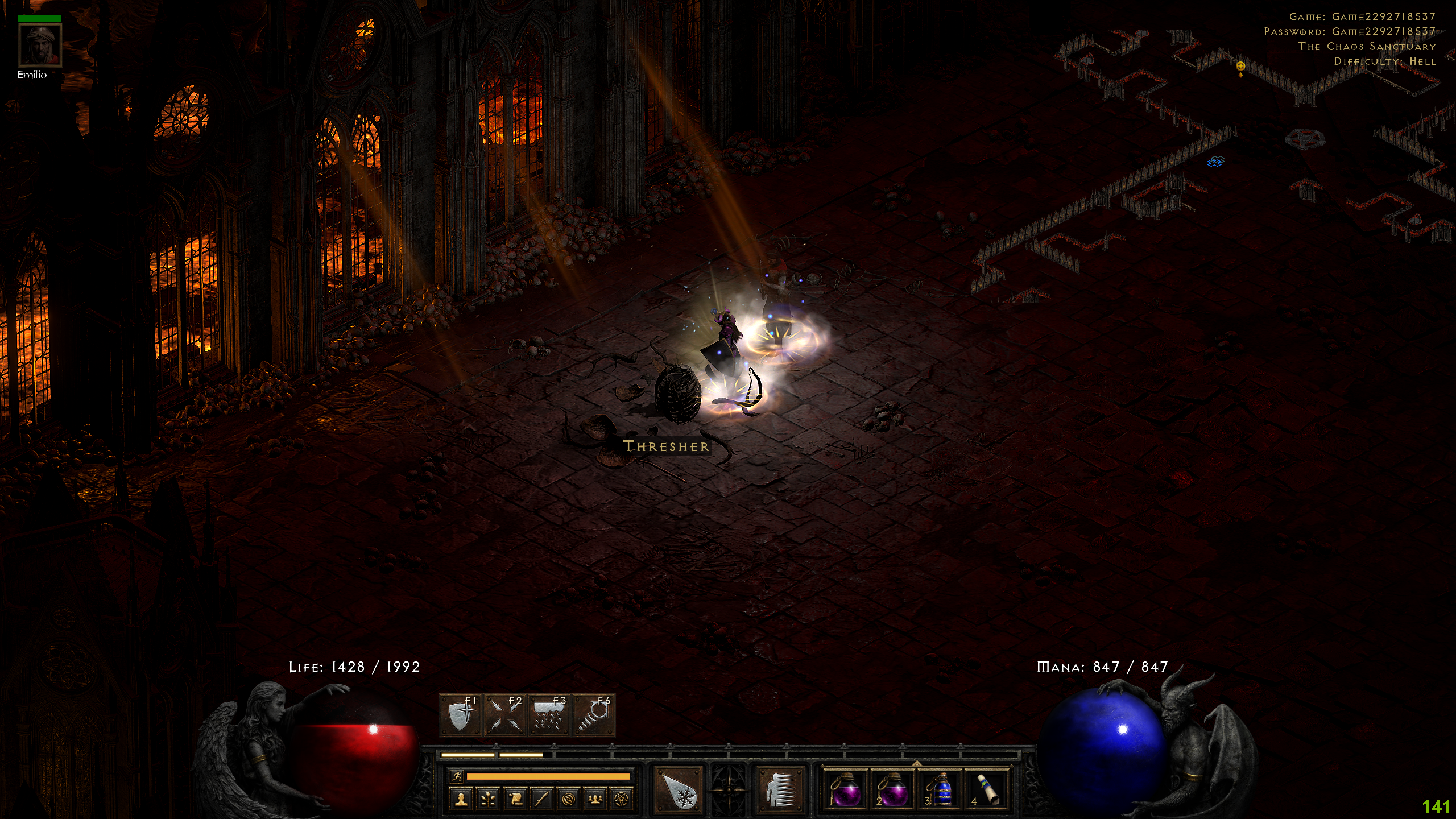1456x819 pixels.
Task: Use the purple rejuvenation potion in belt slot 2
Action: pyautogui.click(x=891, y=789)
